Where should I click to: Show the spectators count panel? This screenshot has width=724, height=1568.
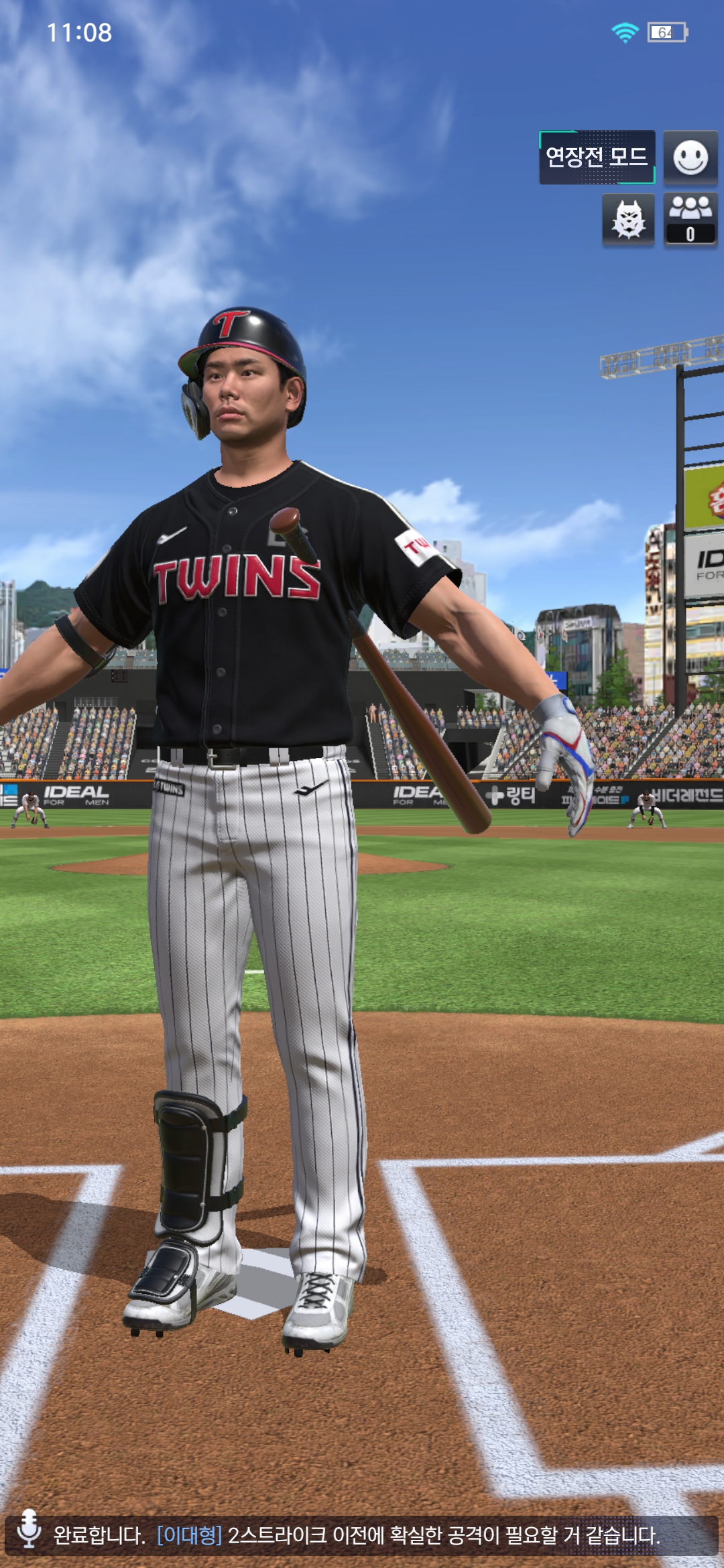click(x=690, y=220)
